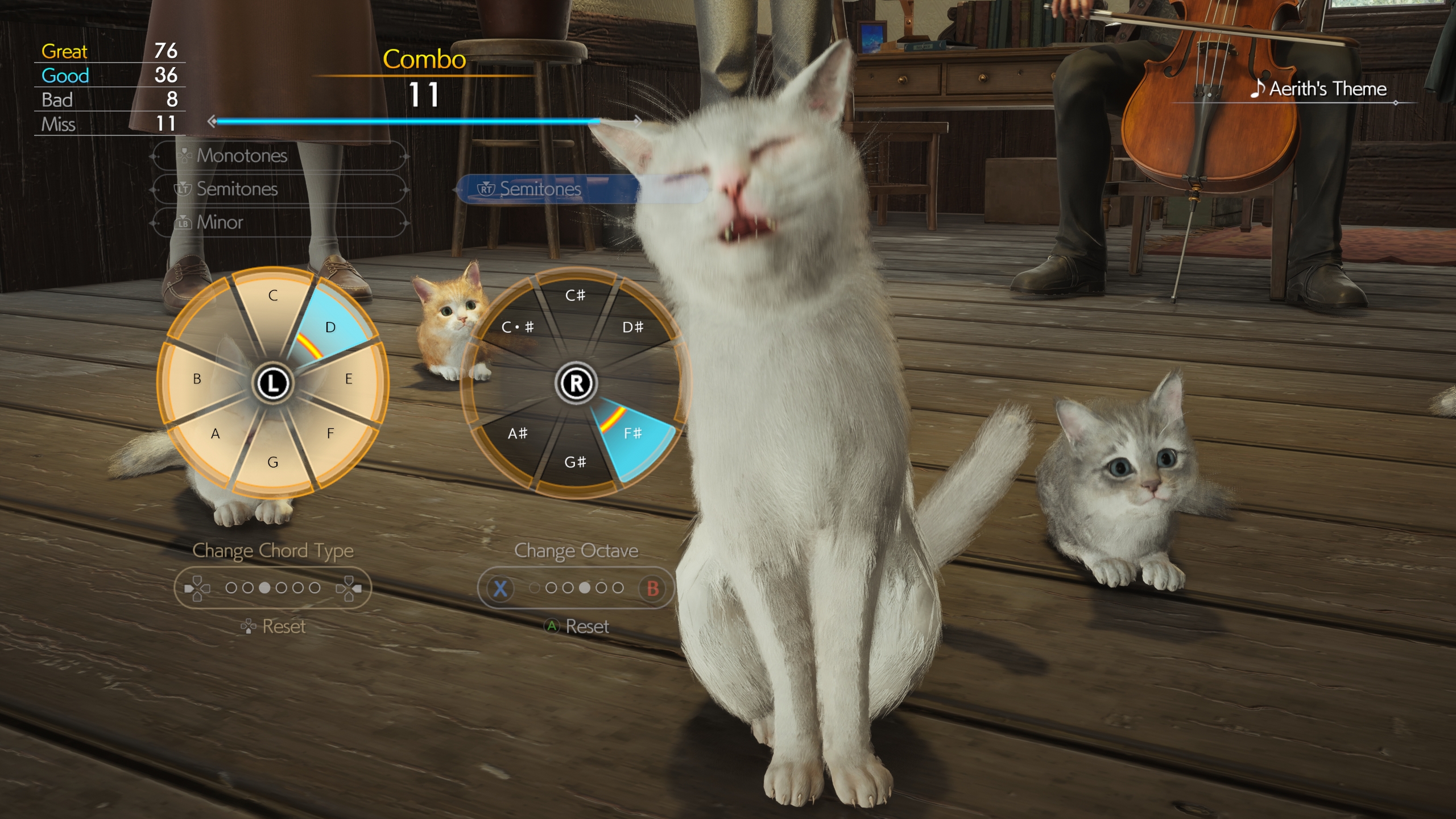The width and height of the screenshot is (1456, 819).
Task: Play the G note segment
Action: click(273, 462)
